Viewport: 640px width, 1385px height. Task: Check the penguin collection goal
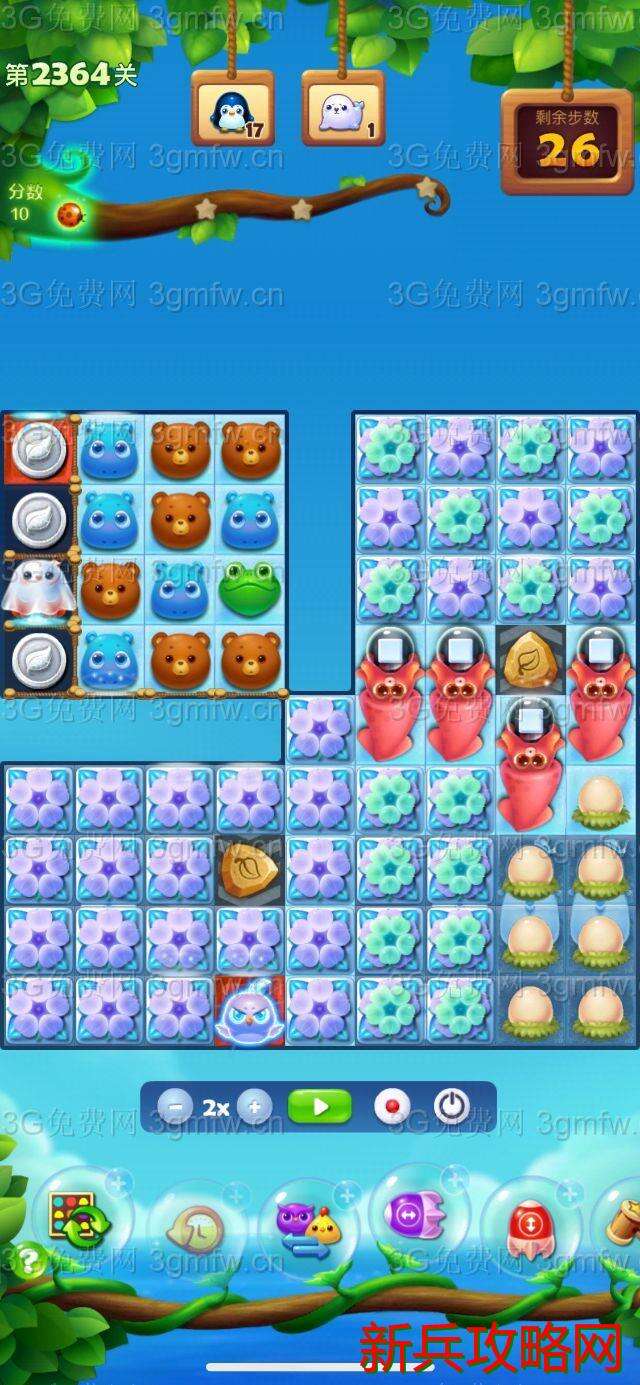pyautogui.click(x=232, y=110)
